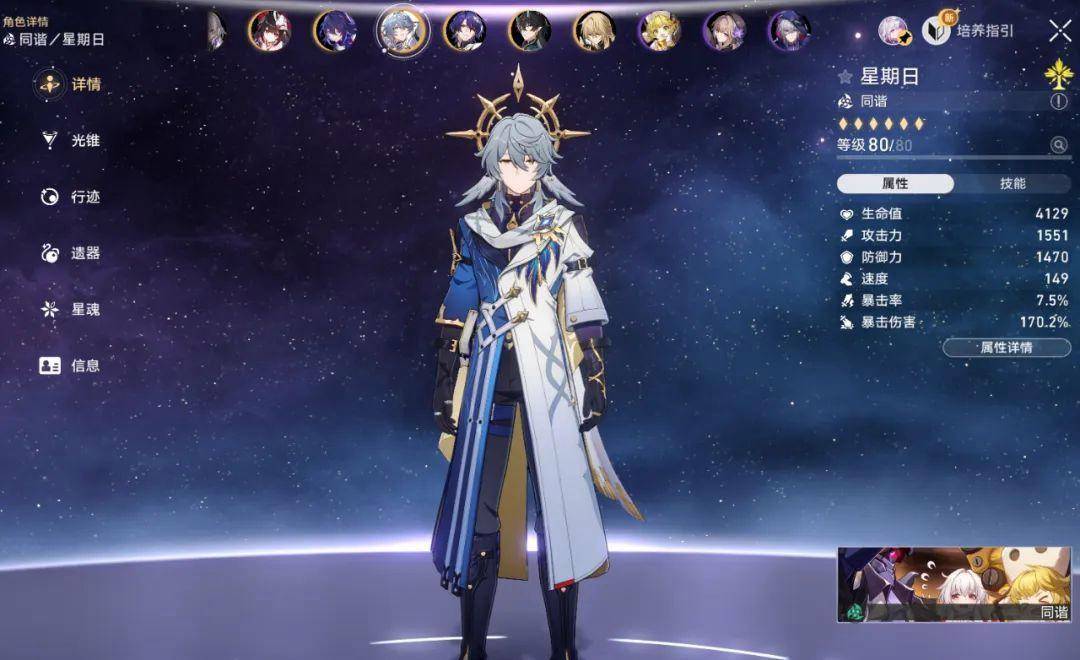Close the character details screen
This screenshot has width=1080, height=660.
[x=1059, y=31]
